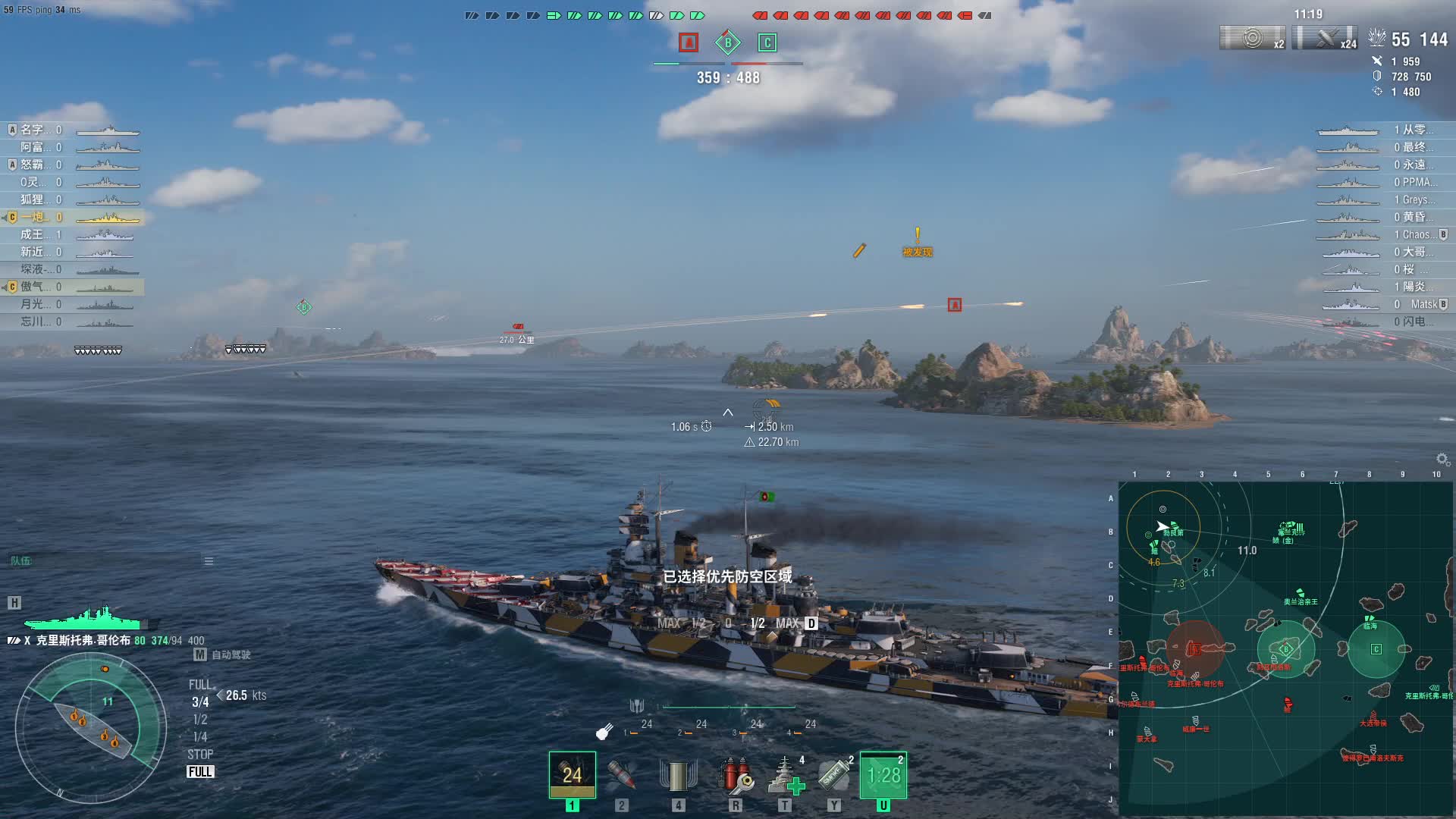Click capture point B on the minimap
This screenshot has width=1456, height=819.
[1285, 649]
